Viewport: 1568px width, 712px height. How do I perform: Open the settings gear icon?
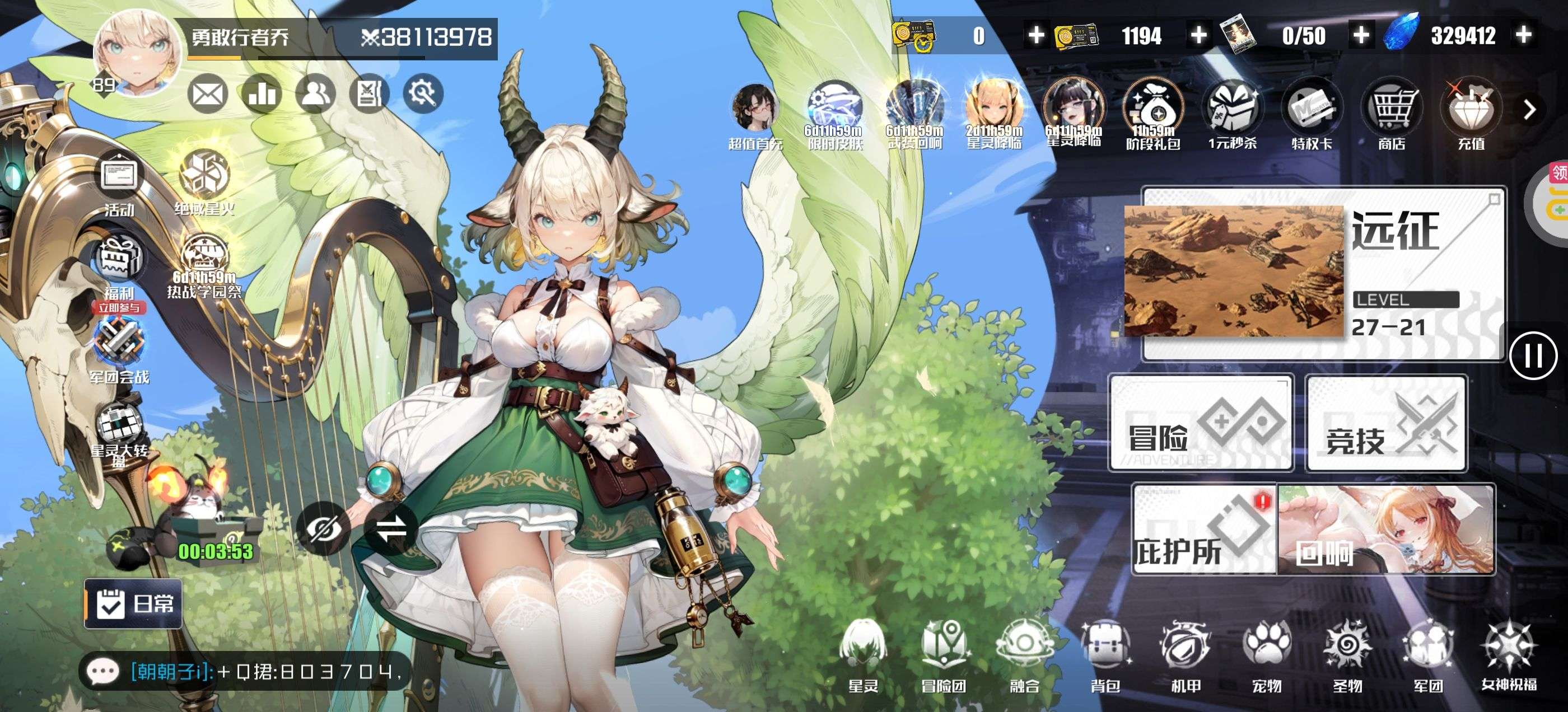[x=423, y=93]
